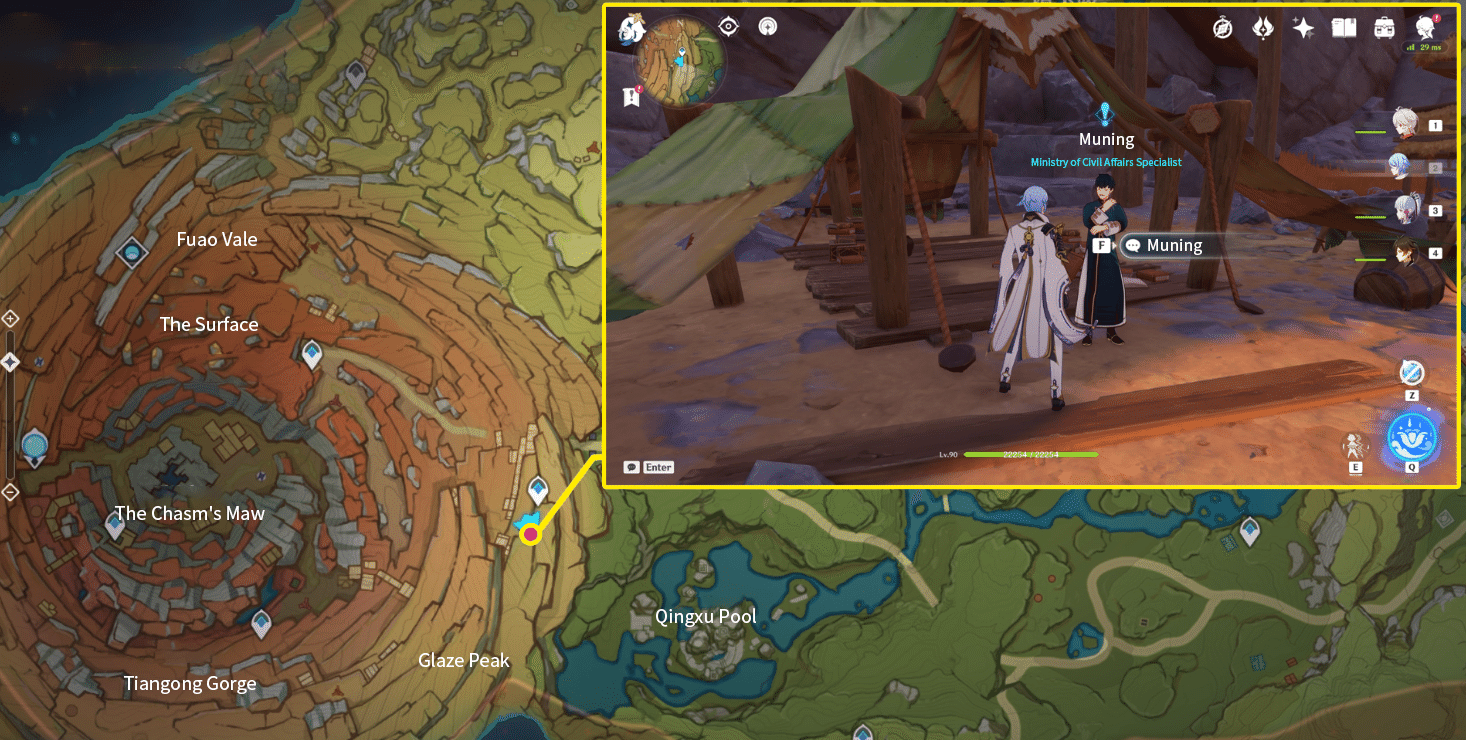Click the teleport waypoint near Tiangong Gorge
This screenshot has height=740, width=1466.
click(261, 624)
